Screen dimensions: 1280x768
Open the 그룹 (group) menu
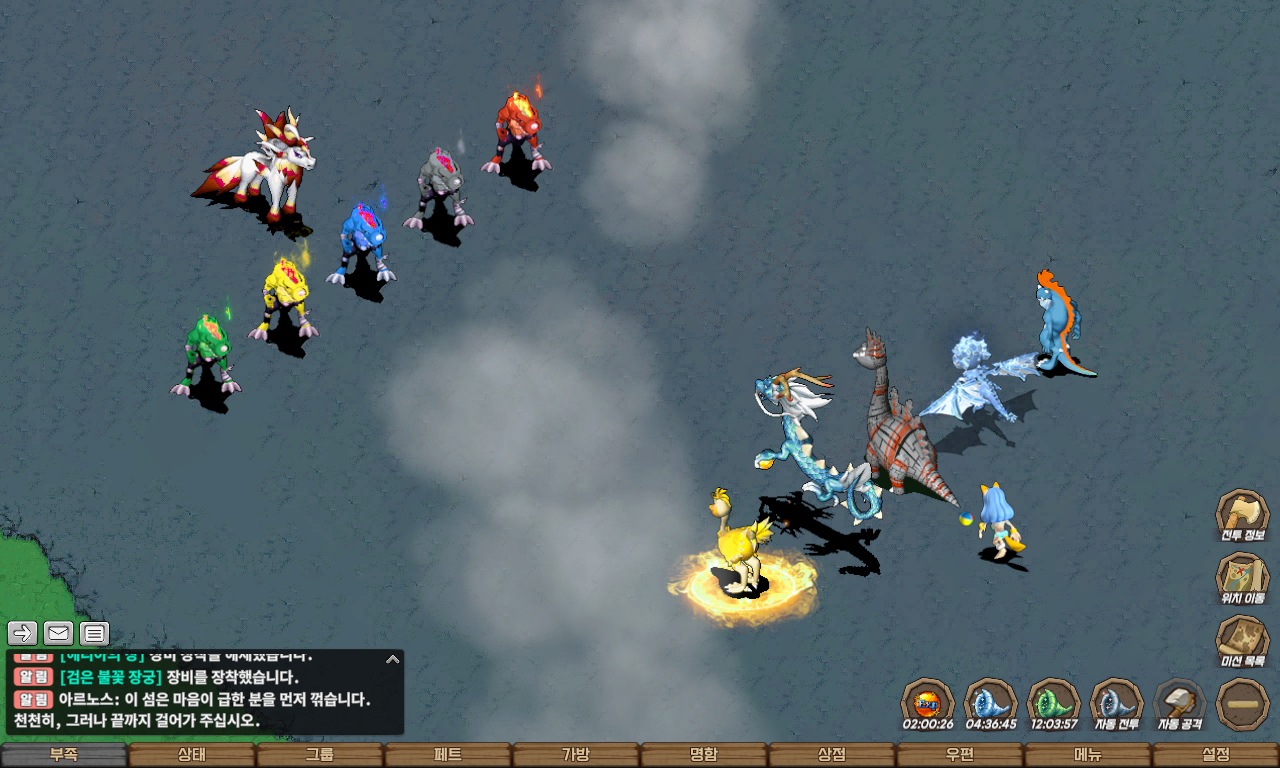click(320, 755)
